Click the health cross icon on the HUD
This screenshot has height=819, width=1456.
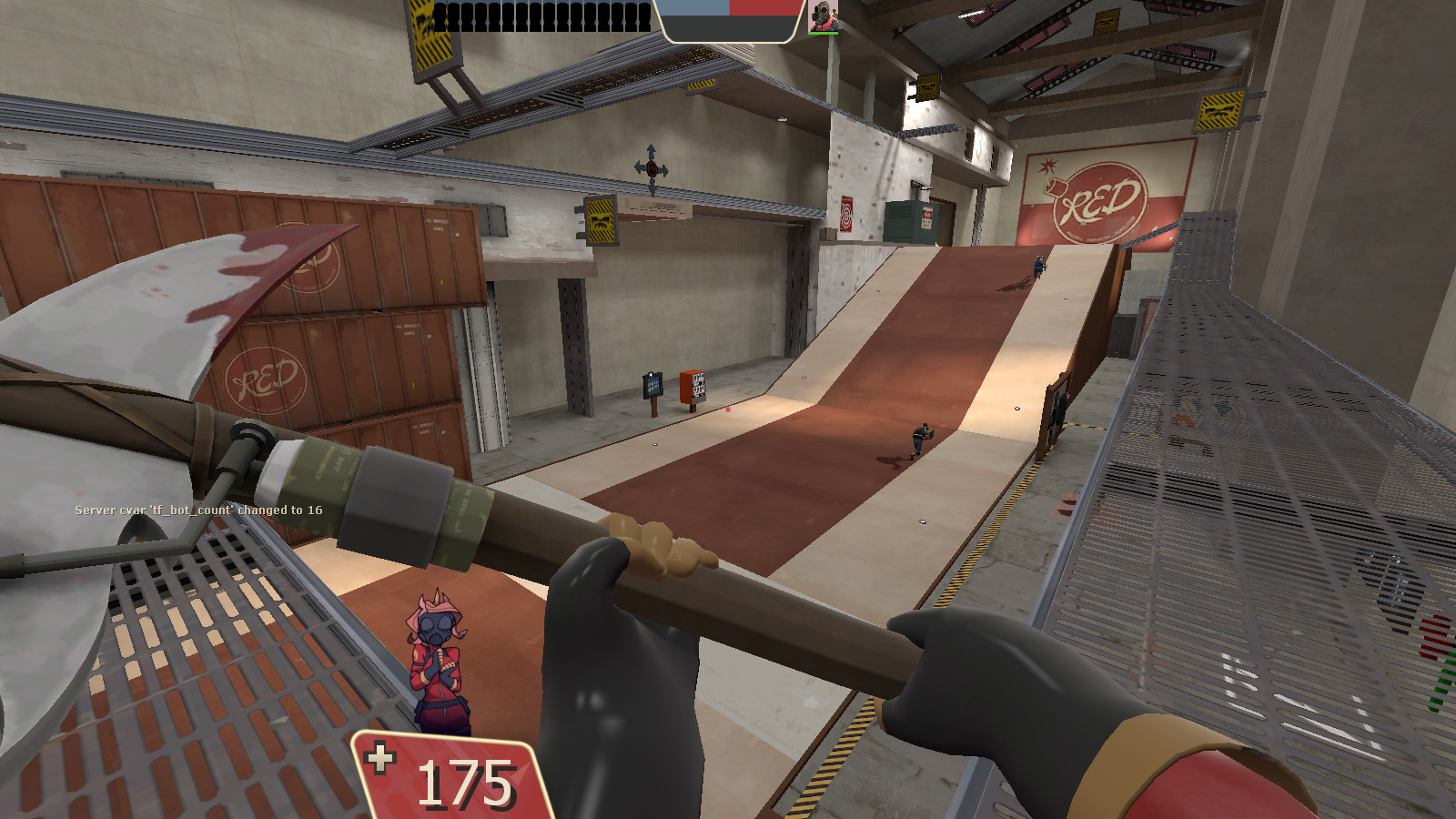[382, 756]
